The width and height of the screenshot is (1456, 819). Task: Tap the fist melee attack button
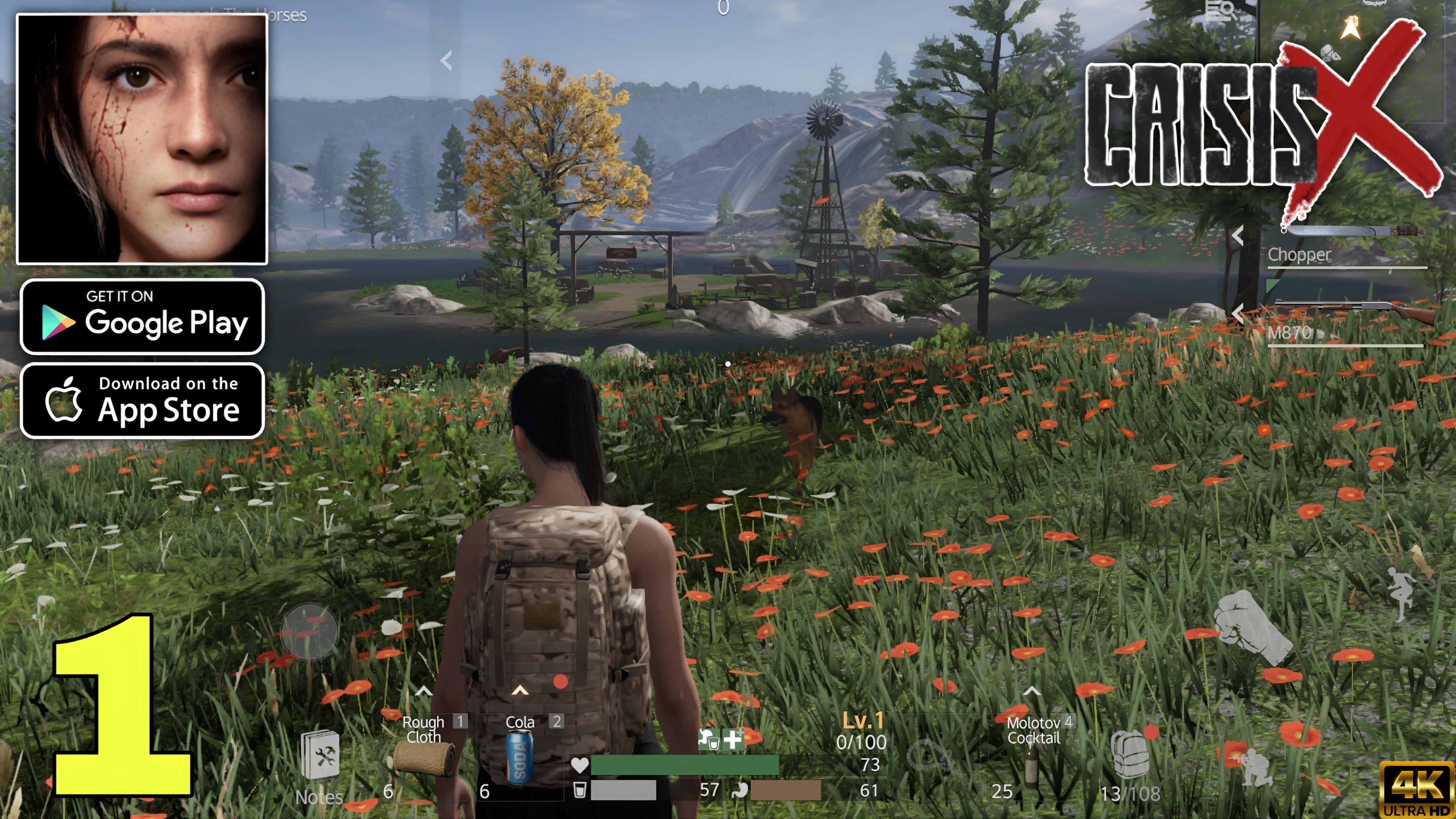tap(1252, 627)
